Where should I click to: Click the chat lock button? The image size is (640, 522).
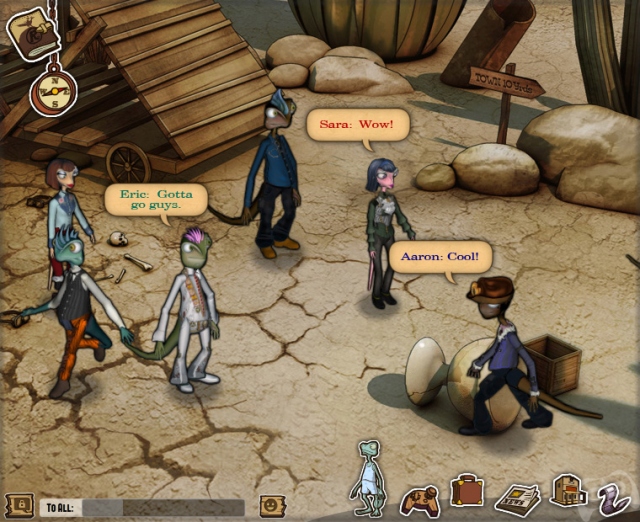[x=18, y=506]
